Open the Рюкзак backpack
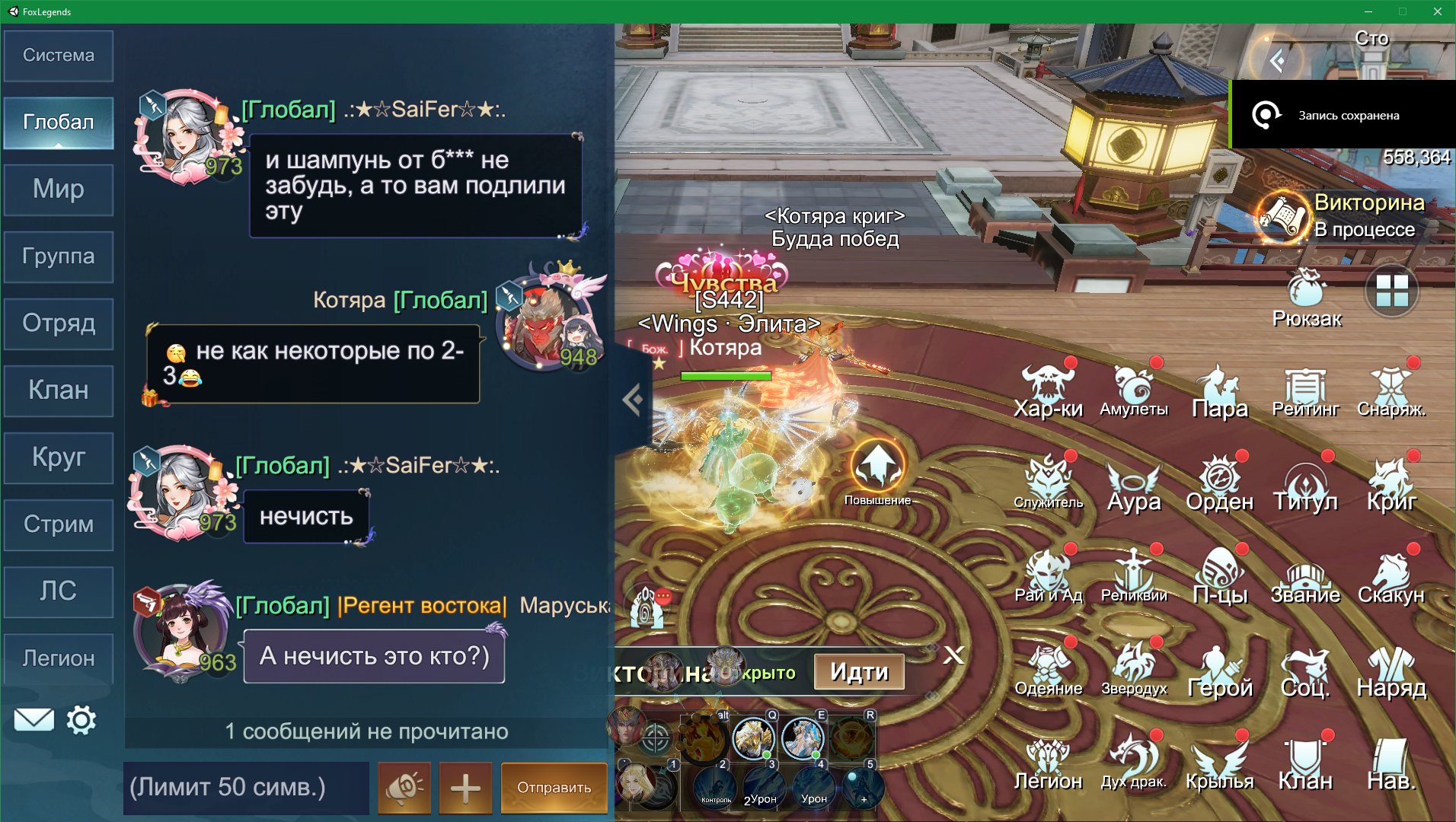1456x822 pixels. [x=1307, y=297]
